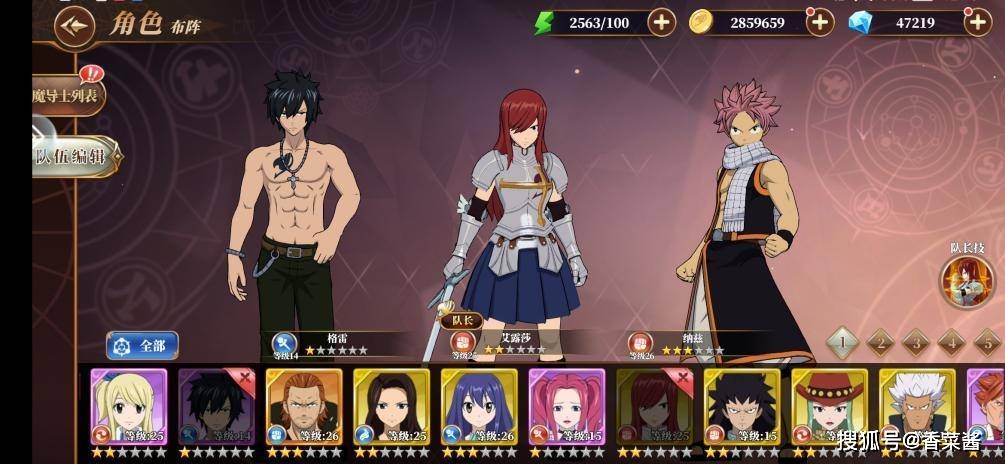This screenshot has width=1005, height=464.
Task: Pick Wendy's blue-haired character card
Action: [479, 407]
